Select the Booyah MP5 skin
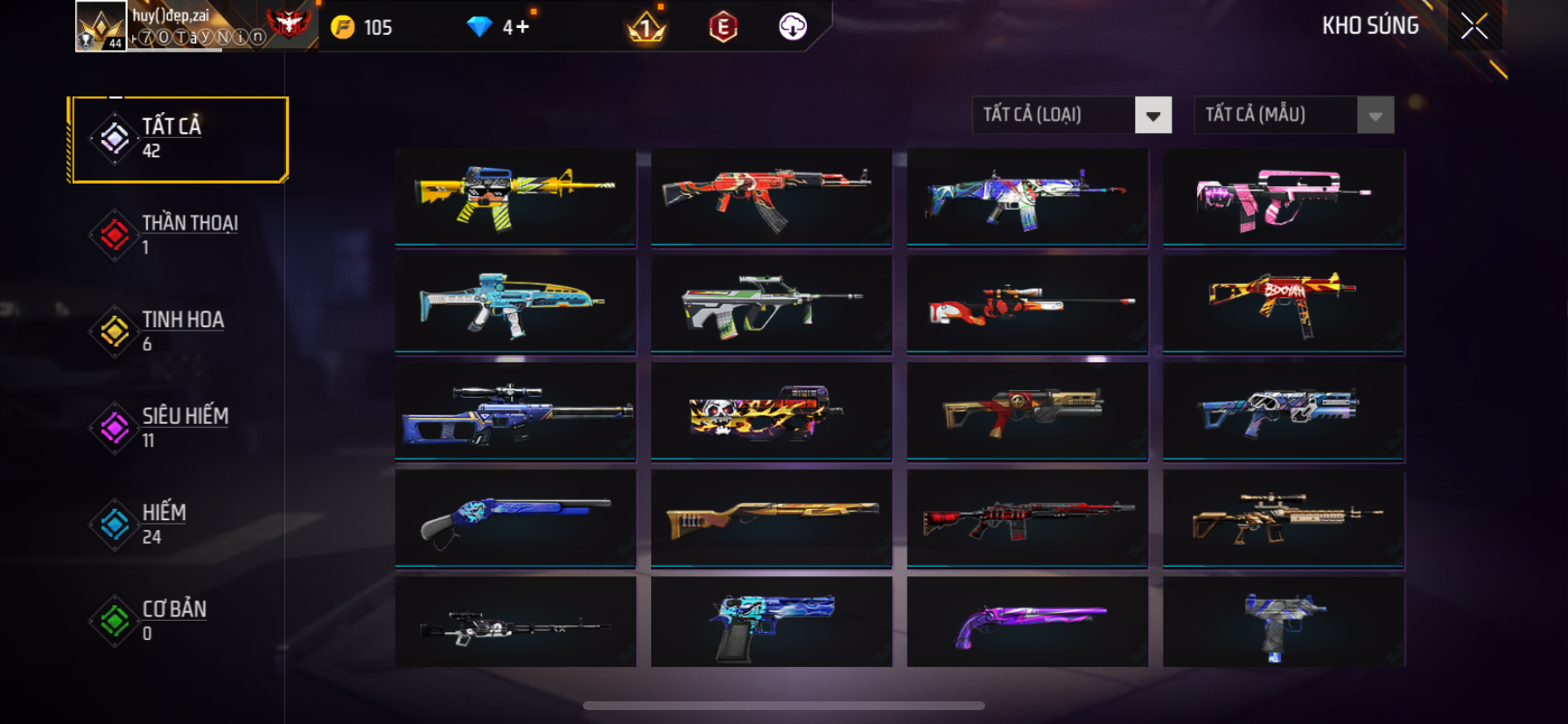Screen dimensions: 1568x724 pos(1284,303)
